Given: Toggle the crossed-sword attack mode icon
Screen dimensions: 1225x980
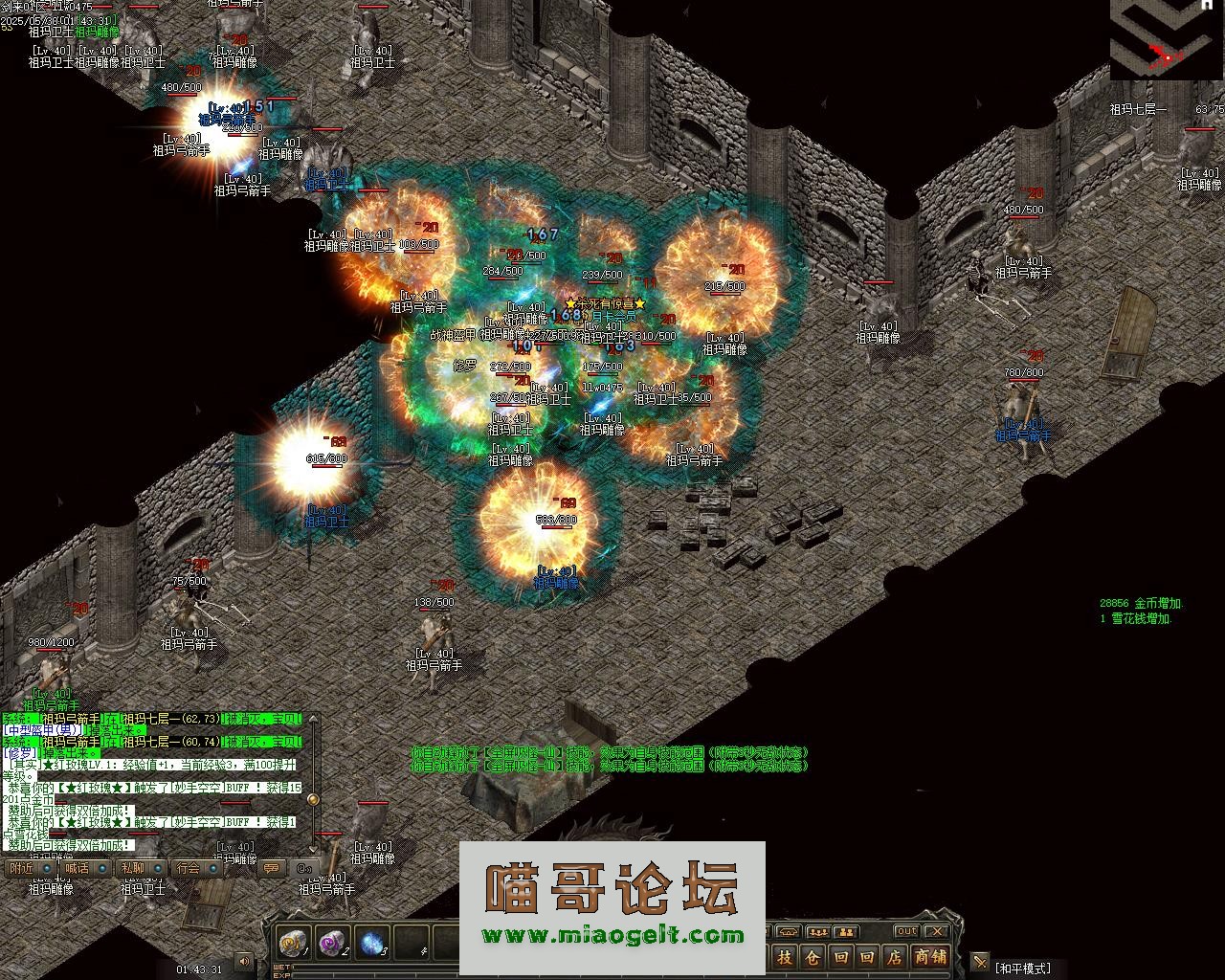Looking at the screenshot, I should coord(980,962).
